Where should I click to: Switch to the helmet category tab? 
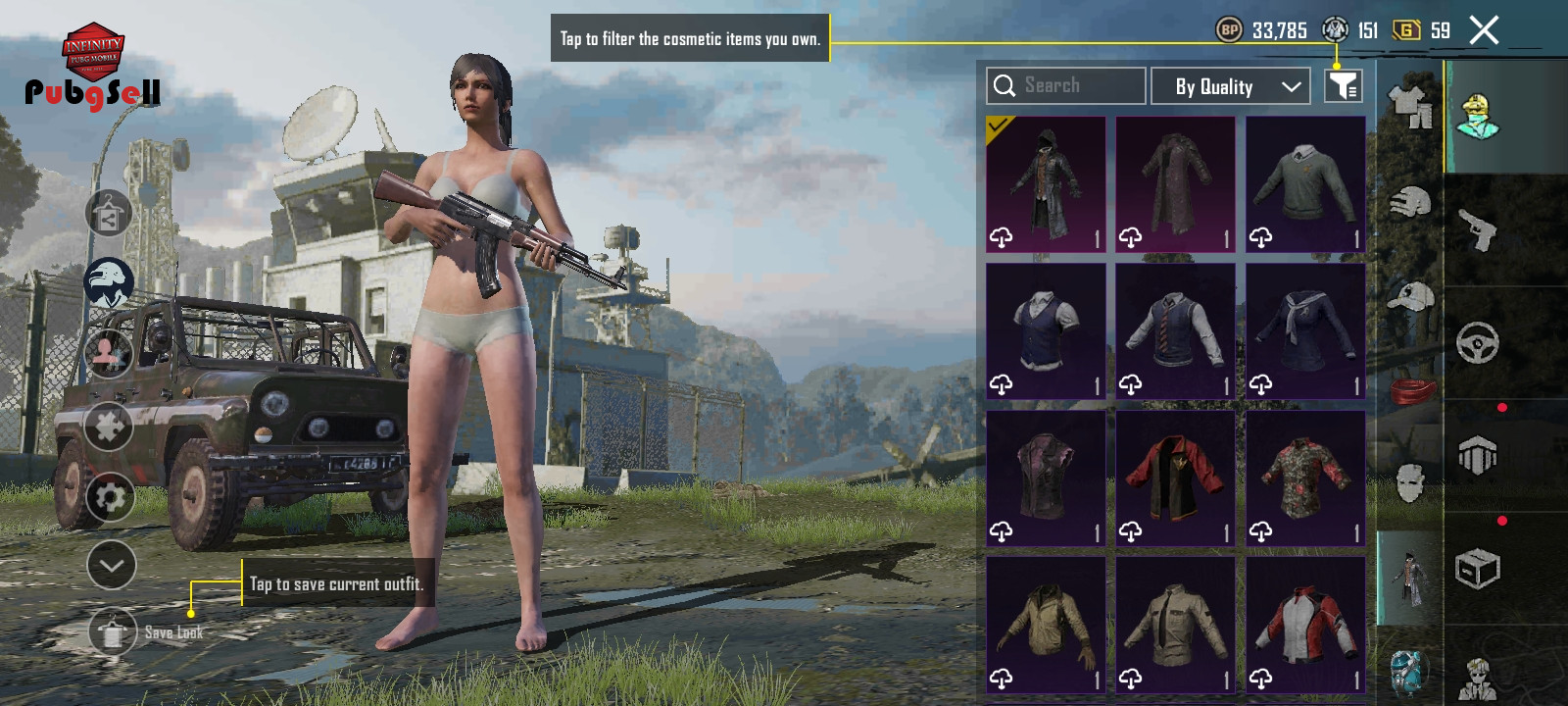(x=1410, y=203)
